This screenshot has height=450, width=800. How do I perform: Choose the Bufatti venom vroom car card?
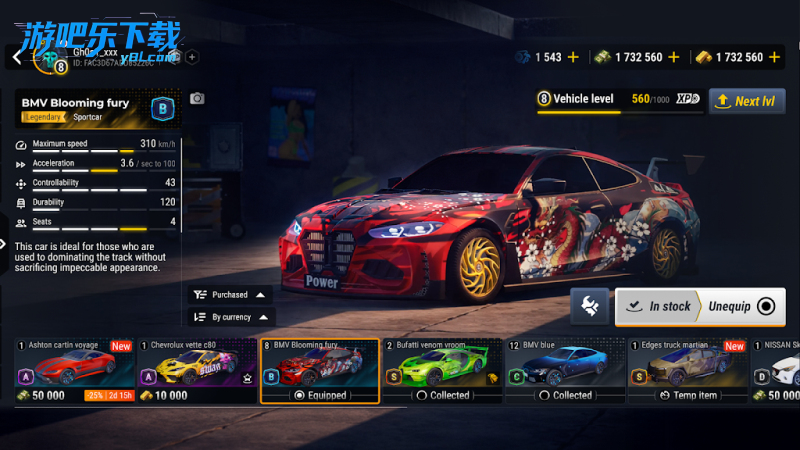(443, 370)
